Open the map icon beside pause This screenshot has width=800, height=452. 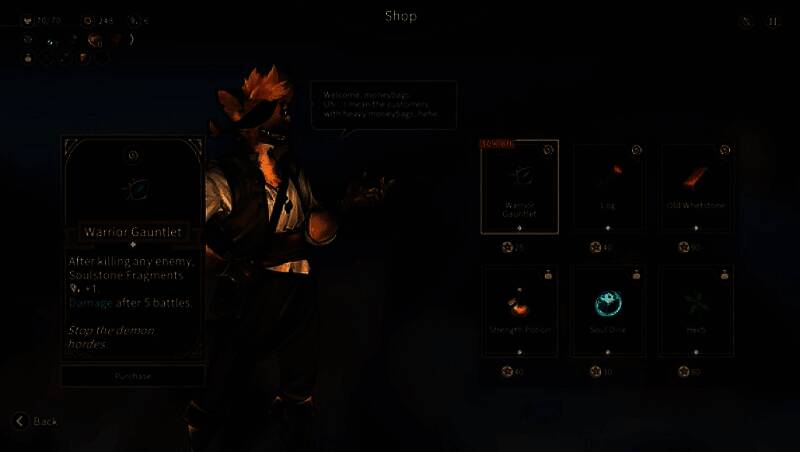coord(747,21)
